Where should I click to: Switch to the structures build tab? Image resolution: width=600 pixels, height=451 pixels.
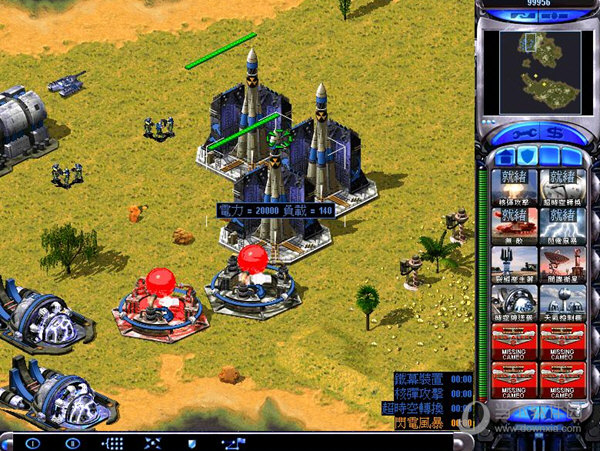pos(505,155)
